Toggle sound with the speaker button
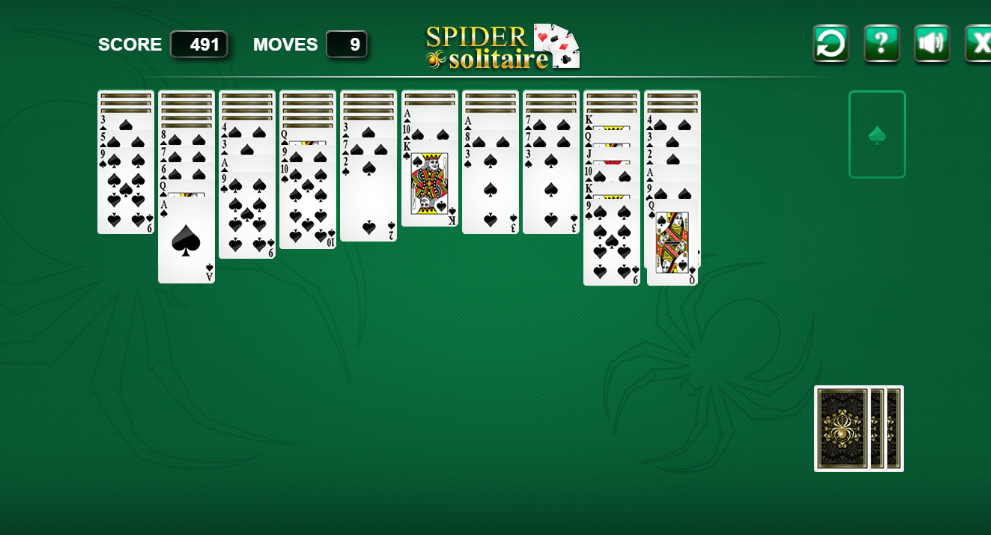This screenshot has height=535, width=991. coord(931,44)
